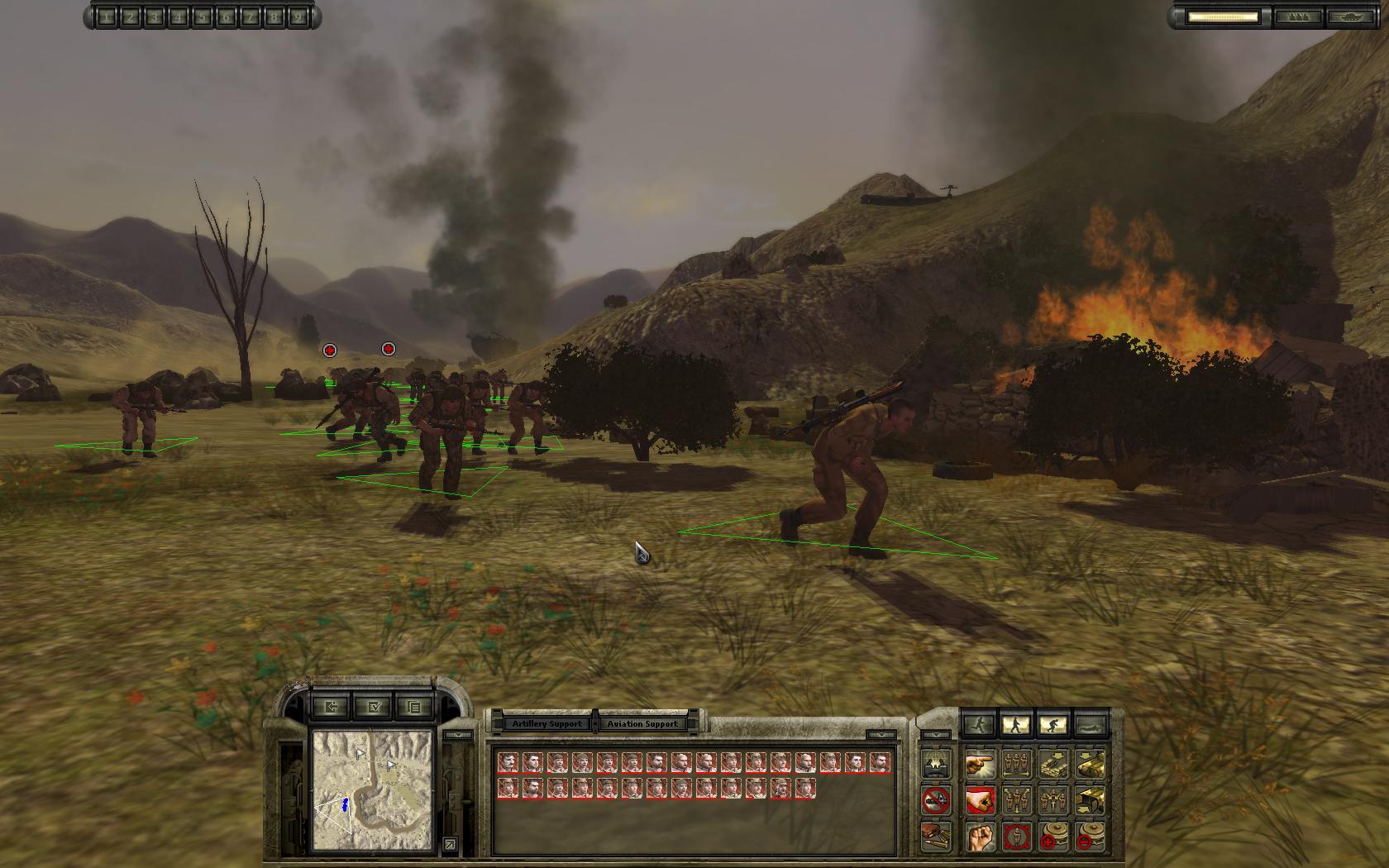The height and width of the screenshot is (868, 1389).
Task: Activate the ambush defend-position icon
Action: (x=934, y=764)
